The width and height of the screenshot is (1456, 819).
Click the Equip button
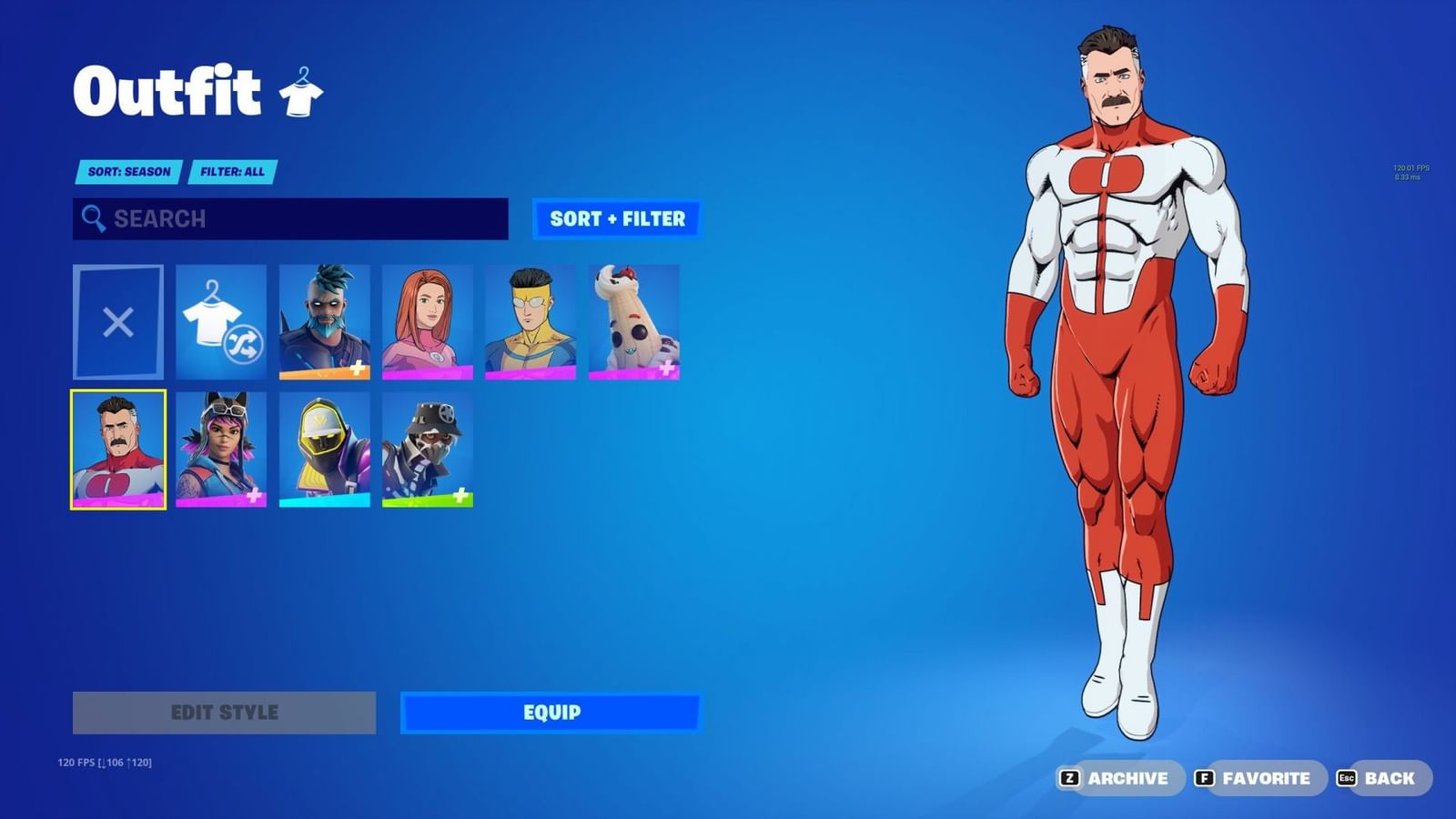(548, 713)
